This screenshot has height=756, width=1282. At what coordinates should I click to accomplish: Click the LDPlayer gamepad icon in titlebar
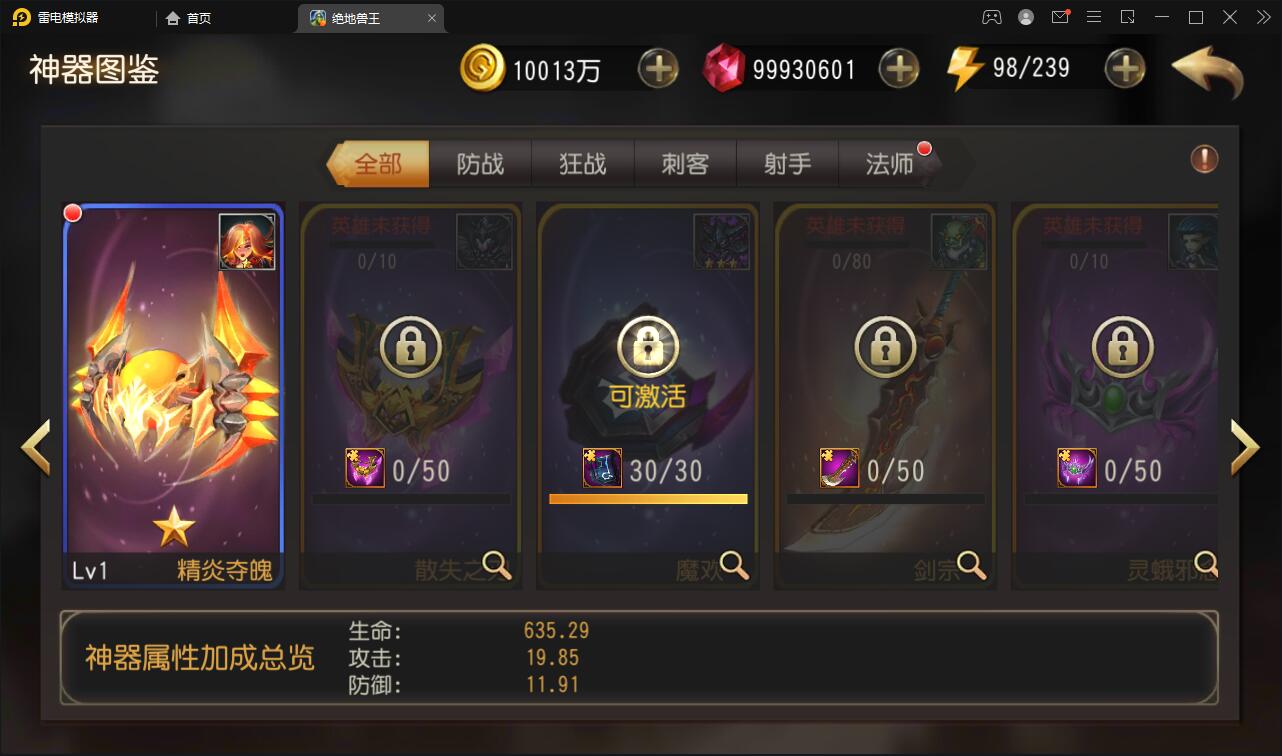point(991,17)
